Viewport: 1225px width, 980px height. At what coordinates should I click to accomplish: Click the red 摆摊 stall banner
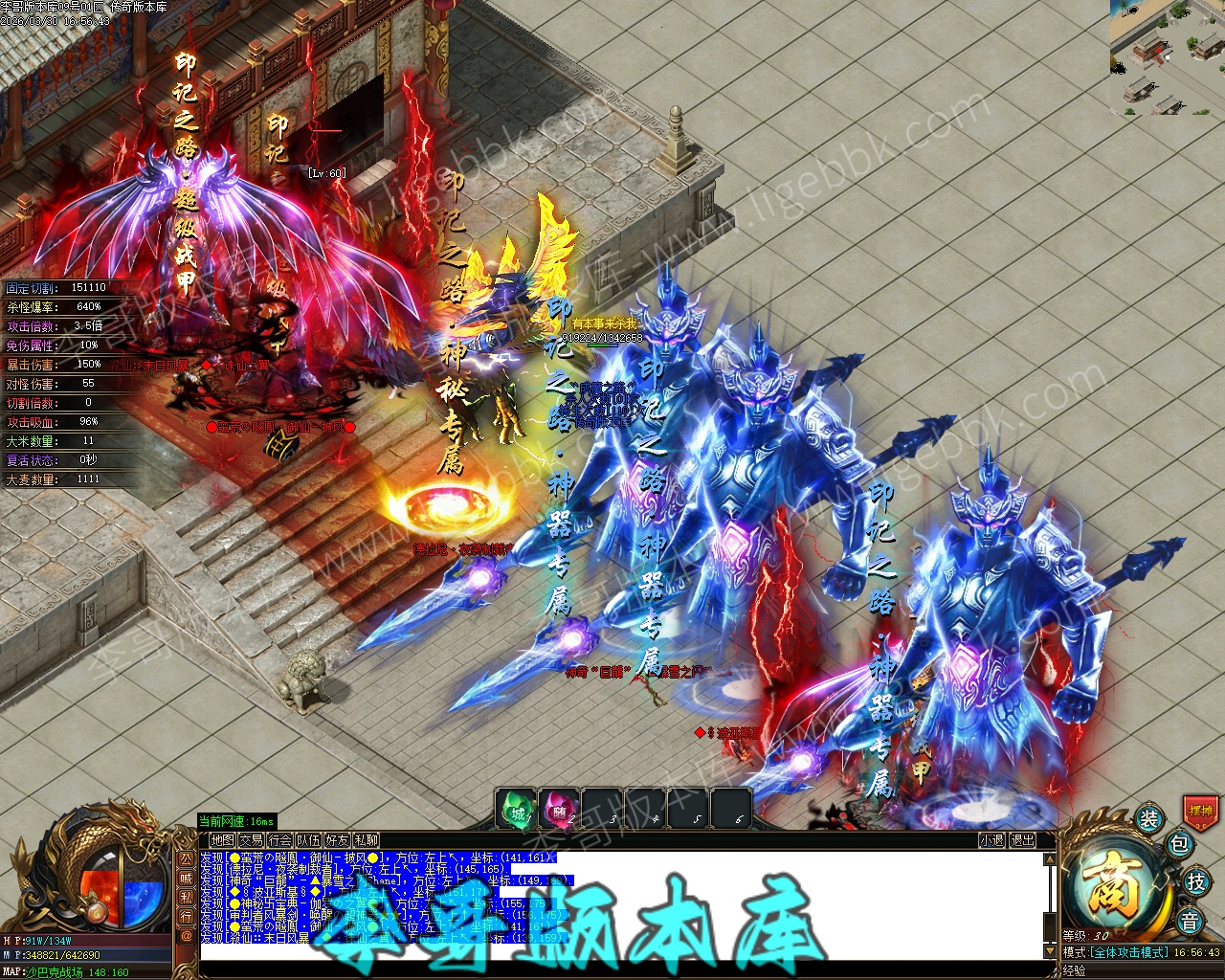(x=1200, y=811)
